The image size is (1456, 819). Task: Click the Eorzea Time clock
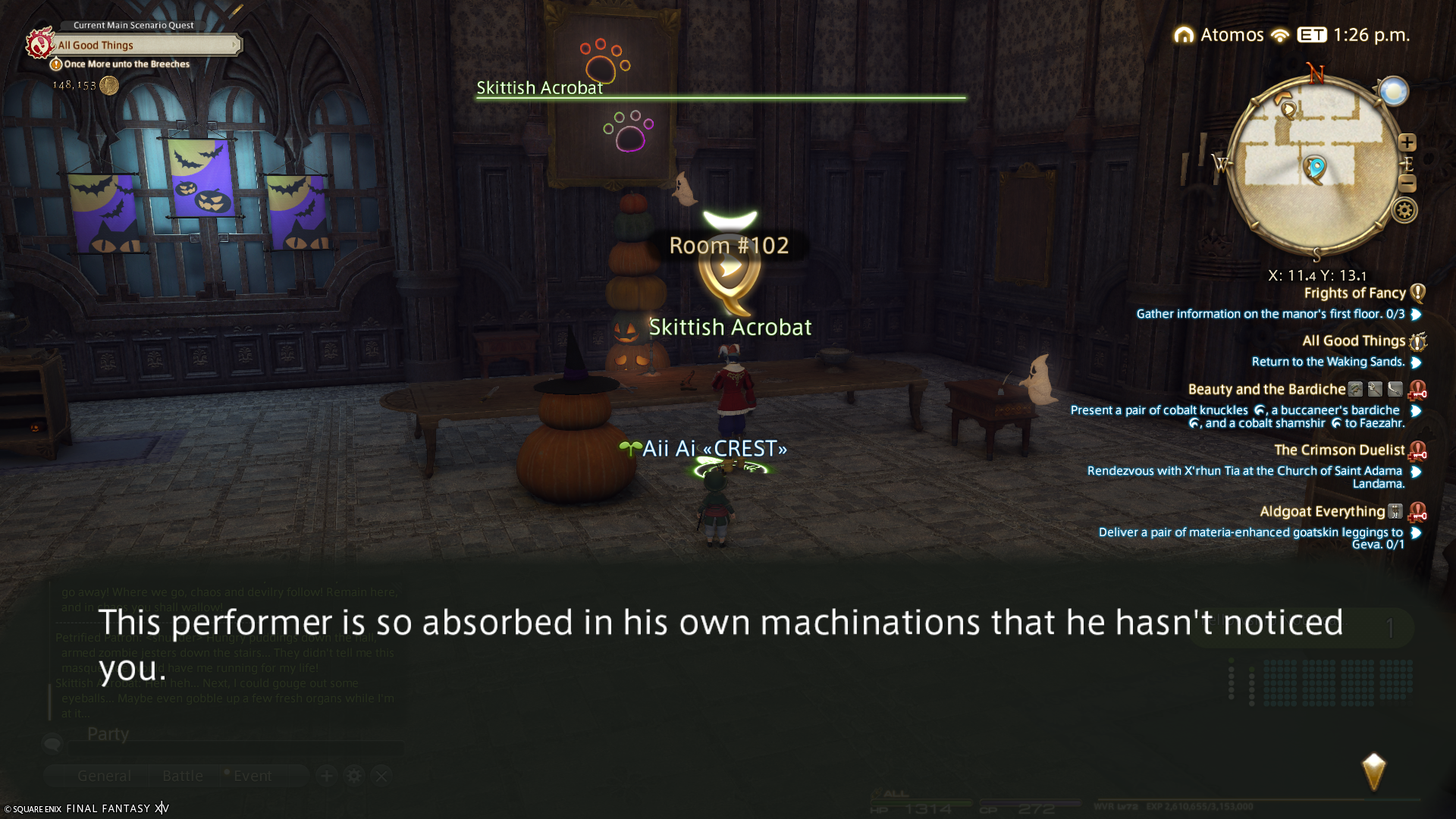(1370, 35)
